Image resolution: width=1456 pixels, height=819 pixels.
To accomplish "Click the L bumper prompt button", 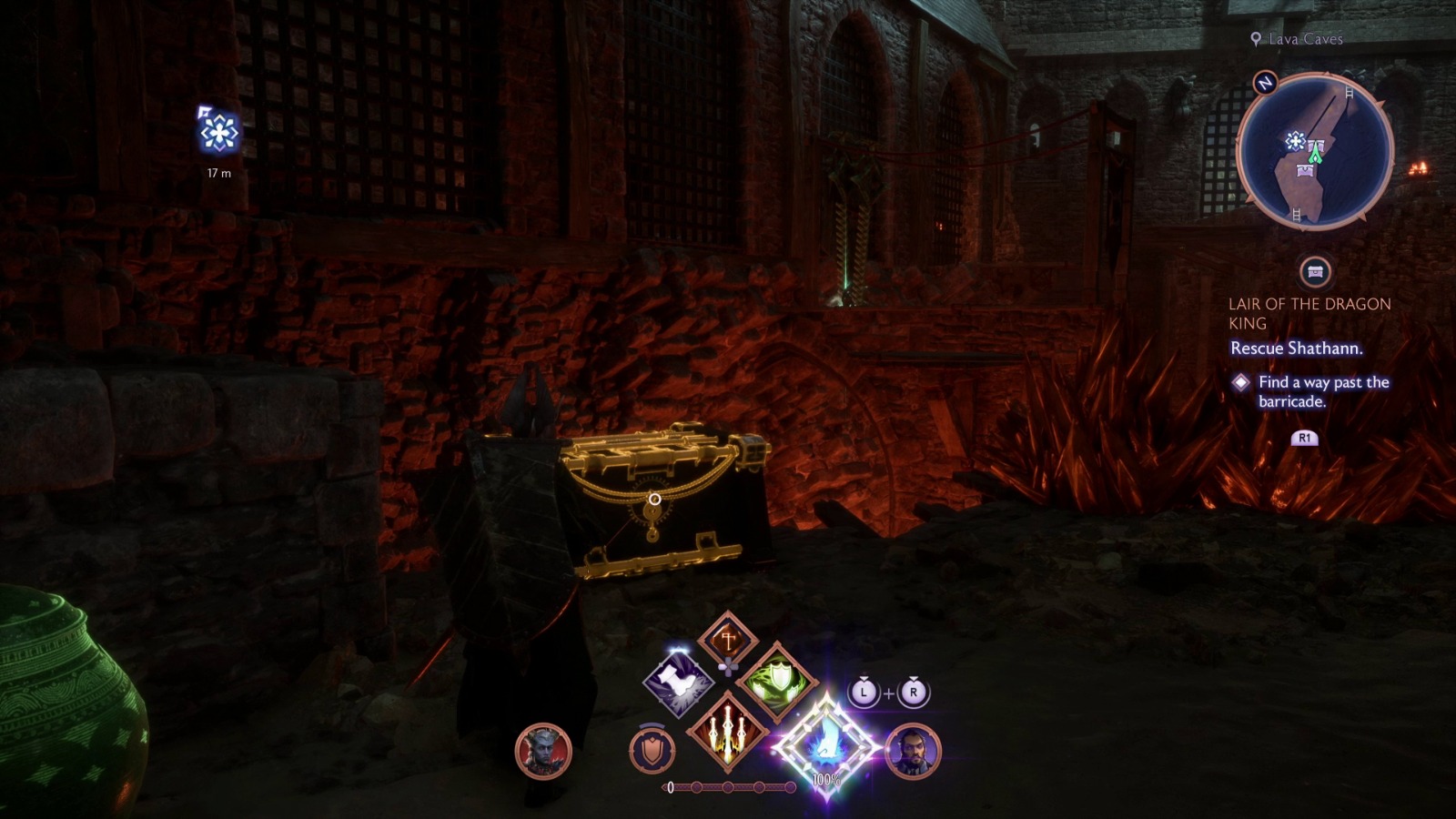I will click(x=864, y=693).
